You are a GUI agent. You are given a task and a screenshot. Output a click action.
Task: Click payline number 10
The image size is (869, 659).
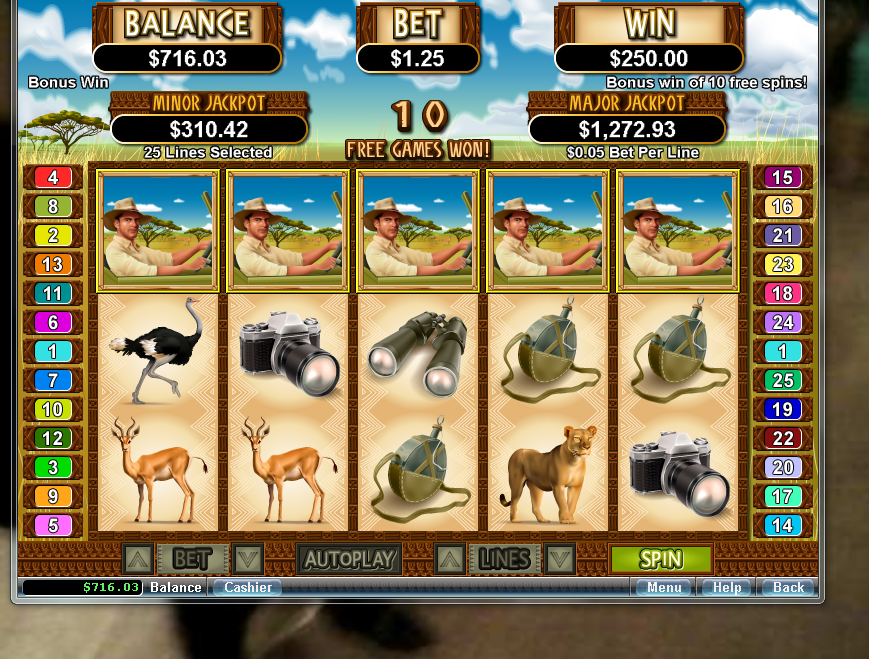(53, 410)
